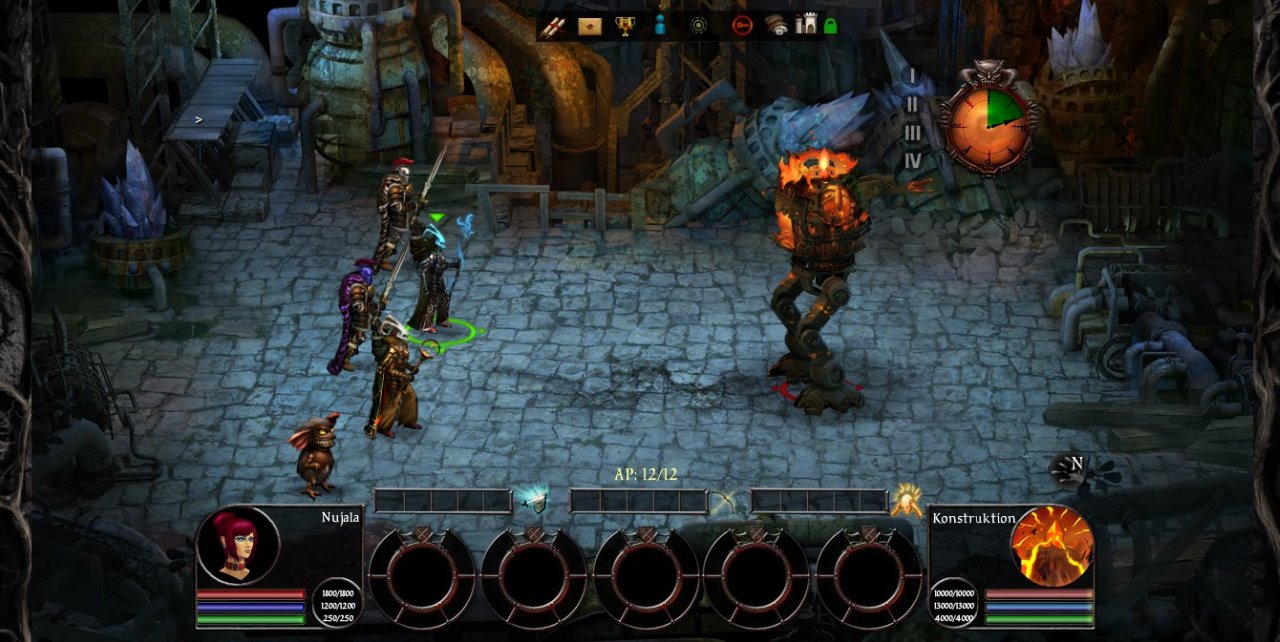
Task: Choose the golden glowing figure icon
Action: 907,501
